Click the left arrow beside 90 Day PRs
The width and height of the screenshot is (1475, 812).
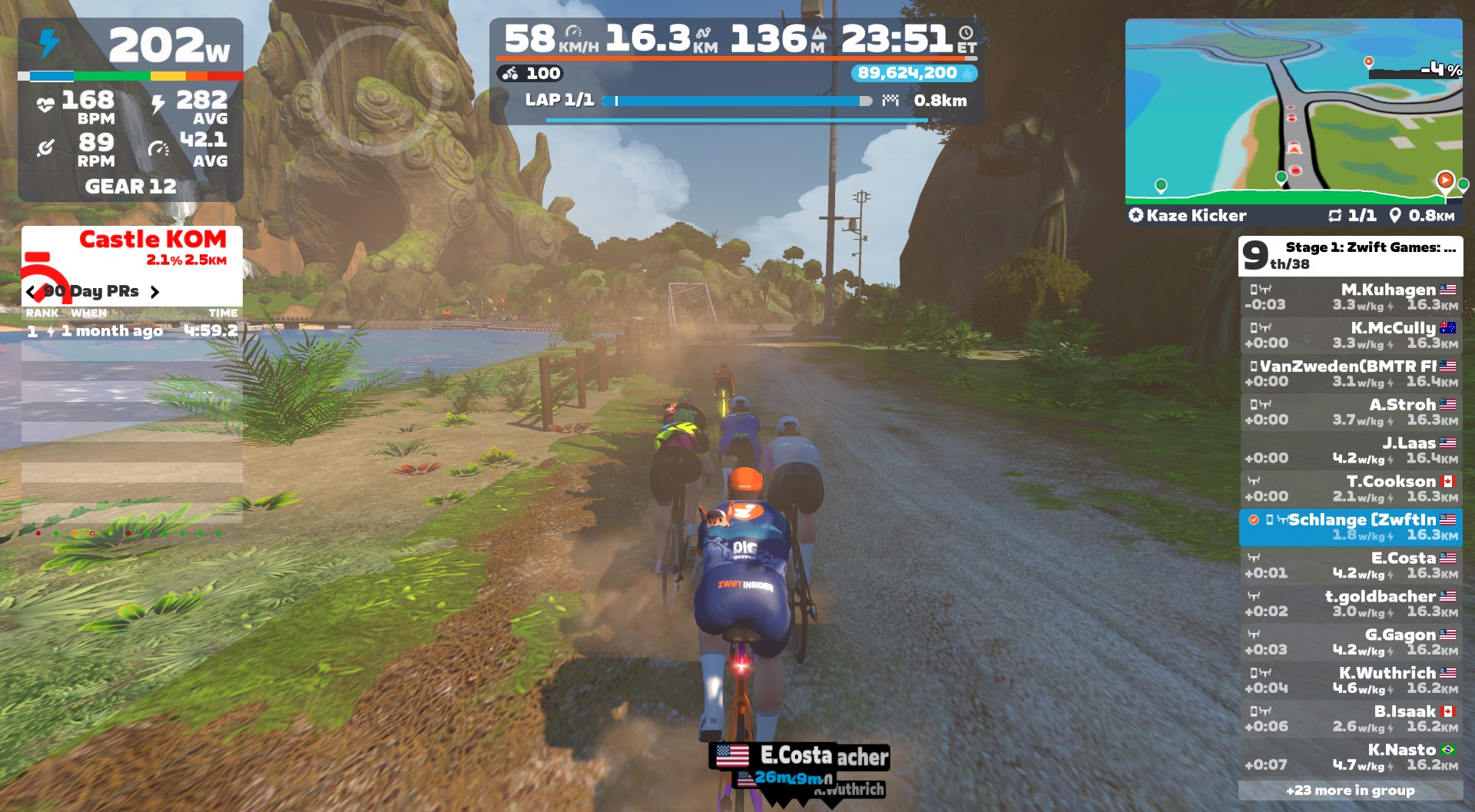point(31,292)
